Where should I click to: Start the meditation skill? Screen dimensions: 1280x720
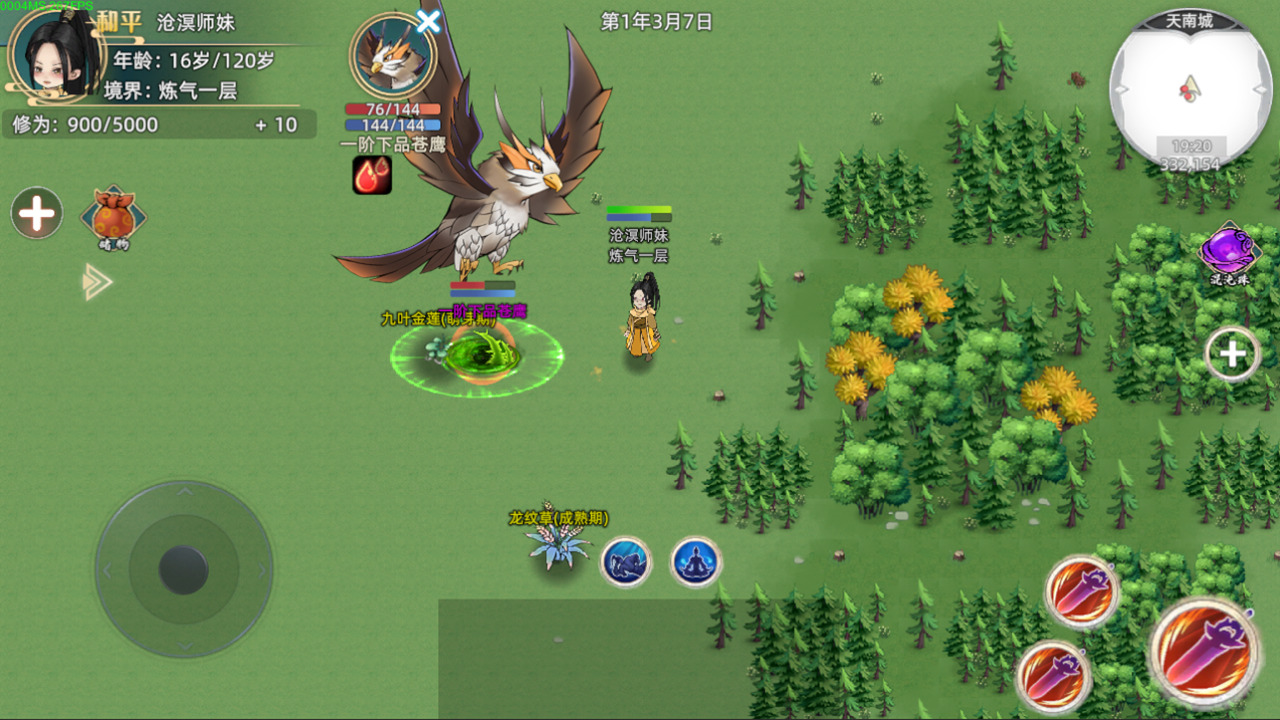pos(696,562)
